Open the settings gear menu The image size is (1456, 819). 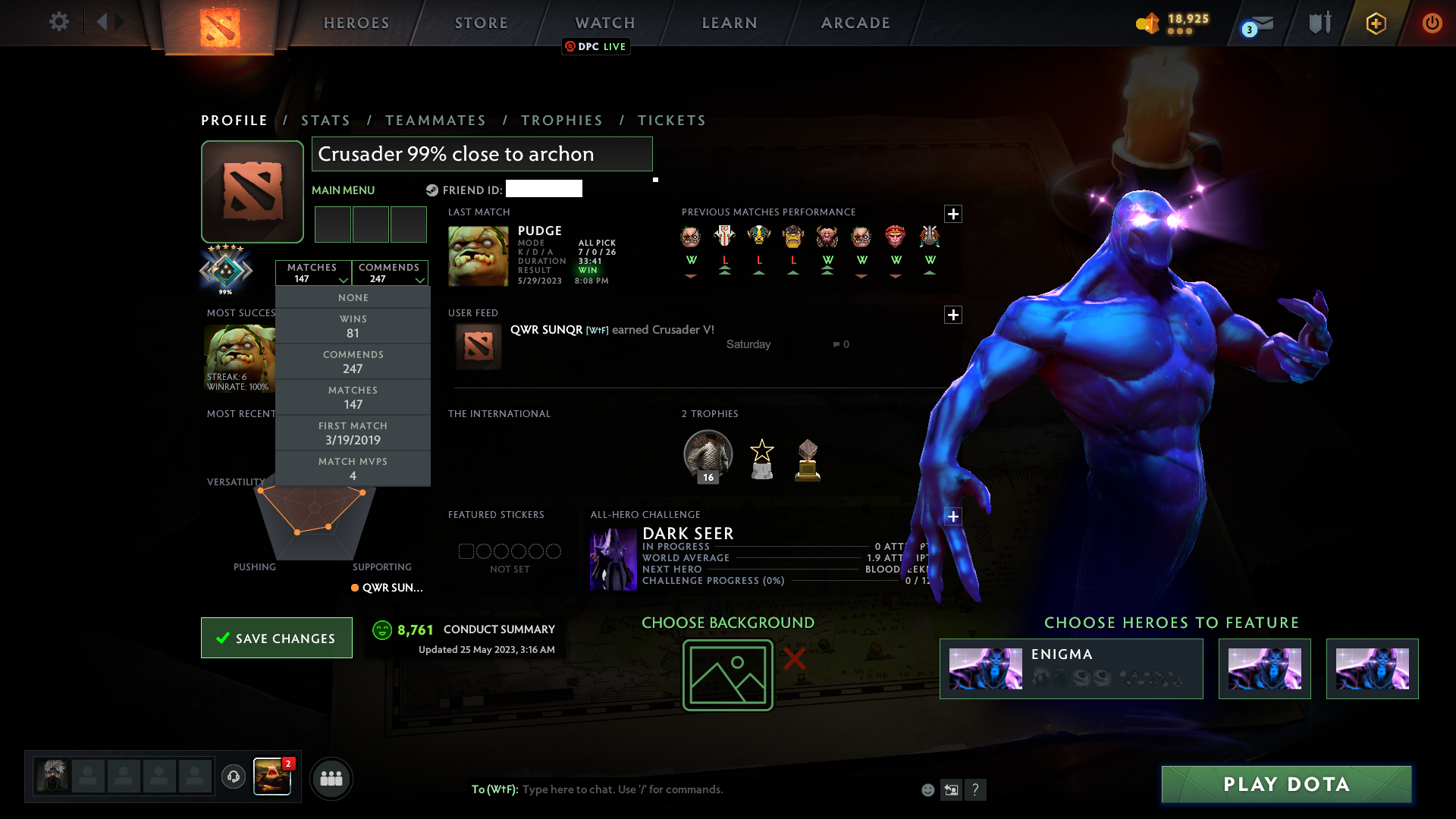59,22
